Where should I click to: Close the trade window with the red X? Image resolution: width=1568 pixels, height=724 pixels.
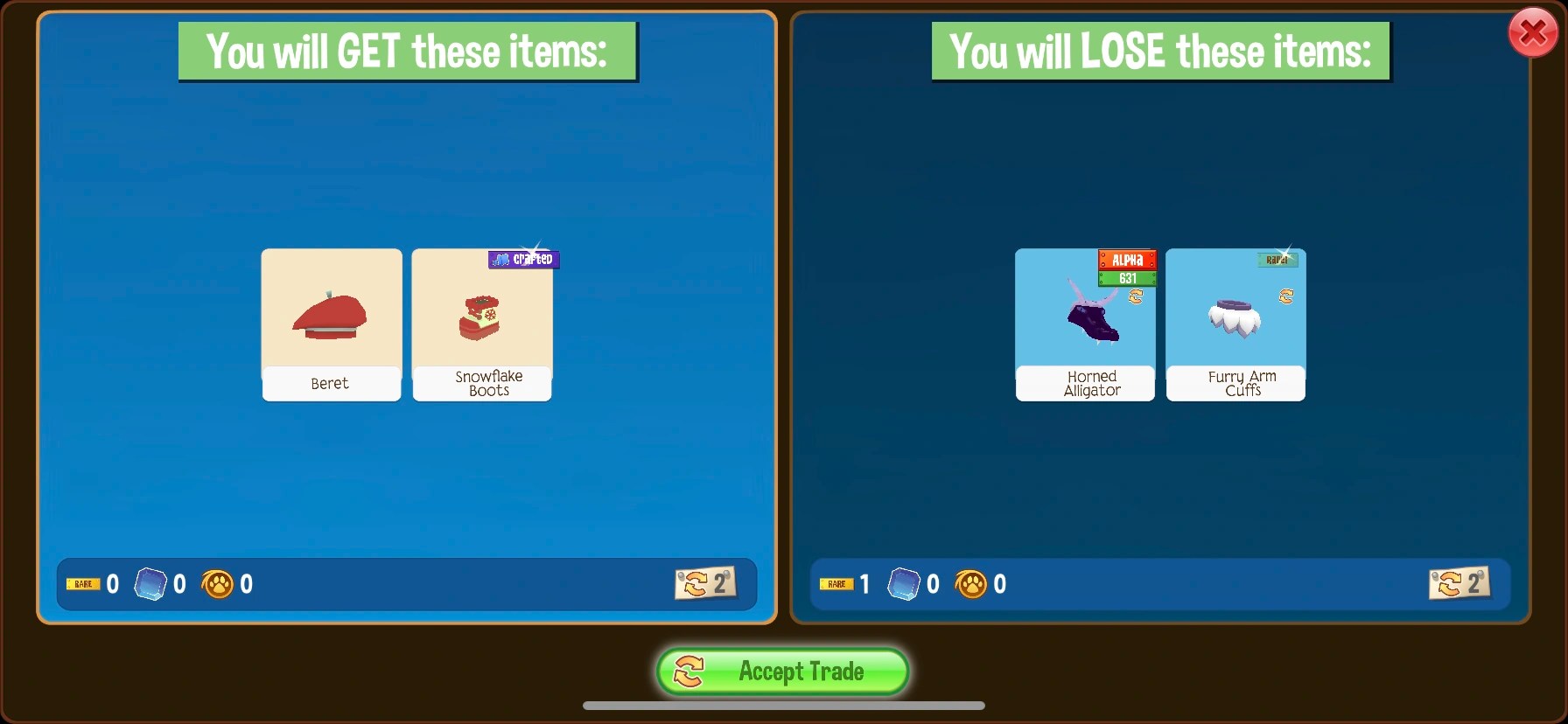[x=1532, y=31]
